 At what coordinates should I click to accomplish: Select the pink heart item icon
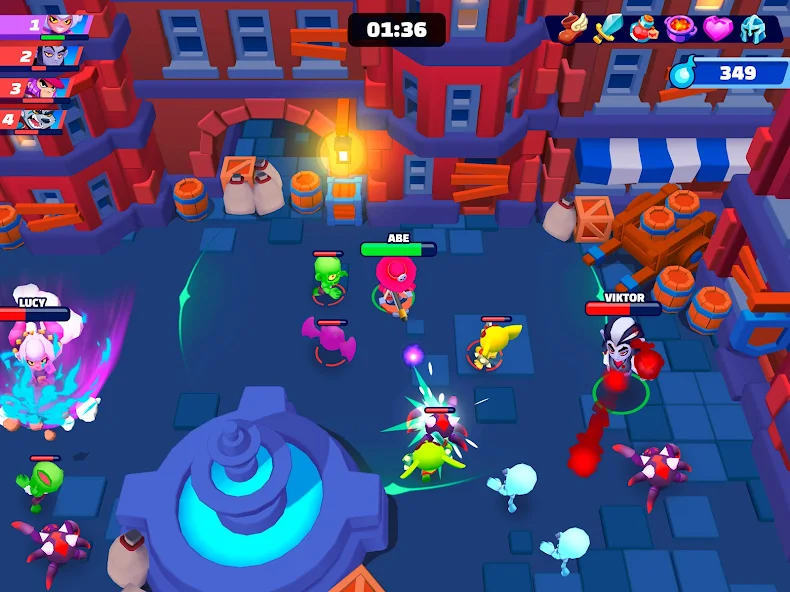tap(717, 28)
